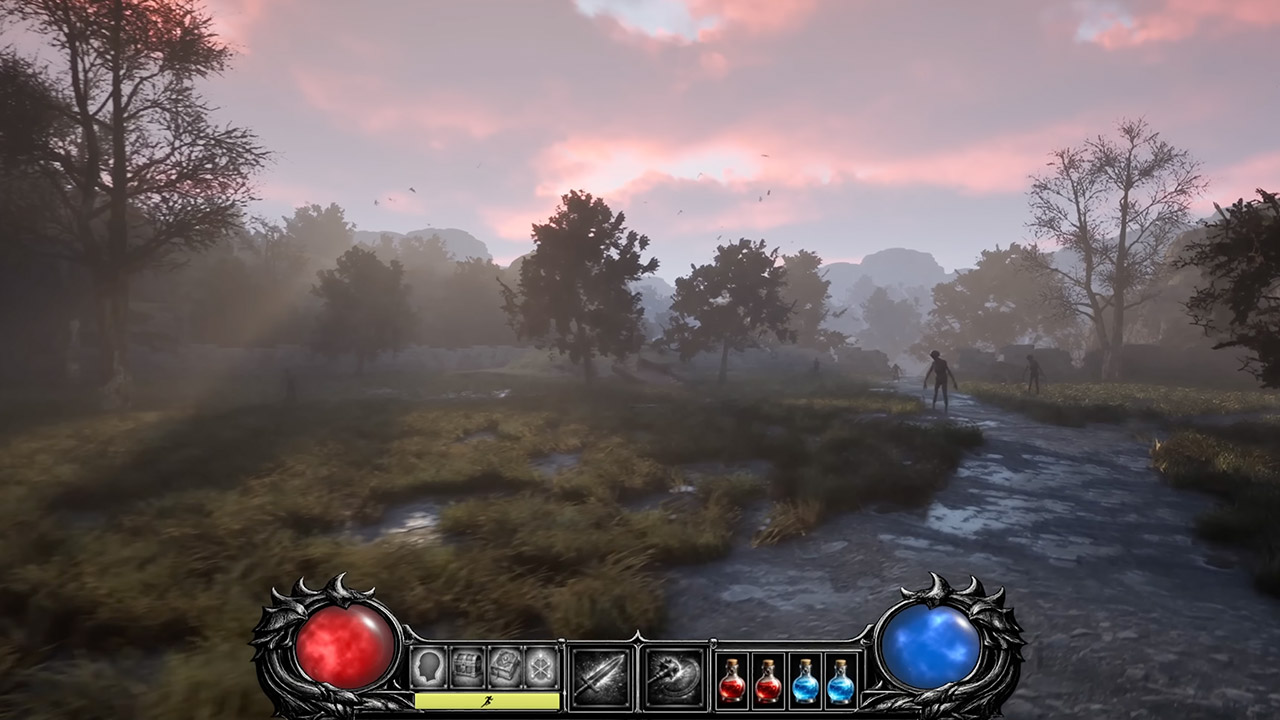Open the character profile icon
The image size is (1280, 720).
[428, 665]
